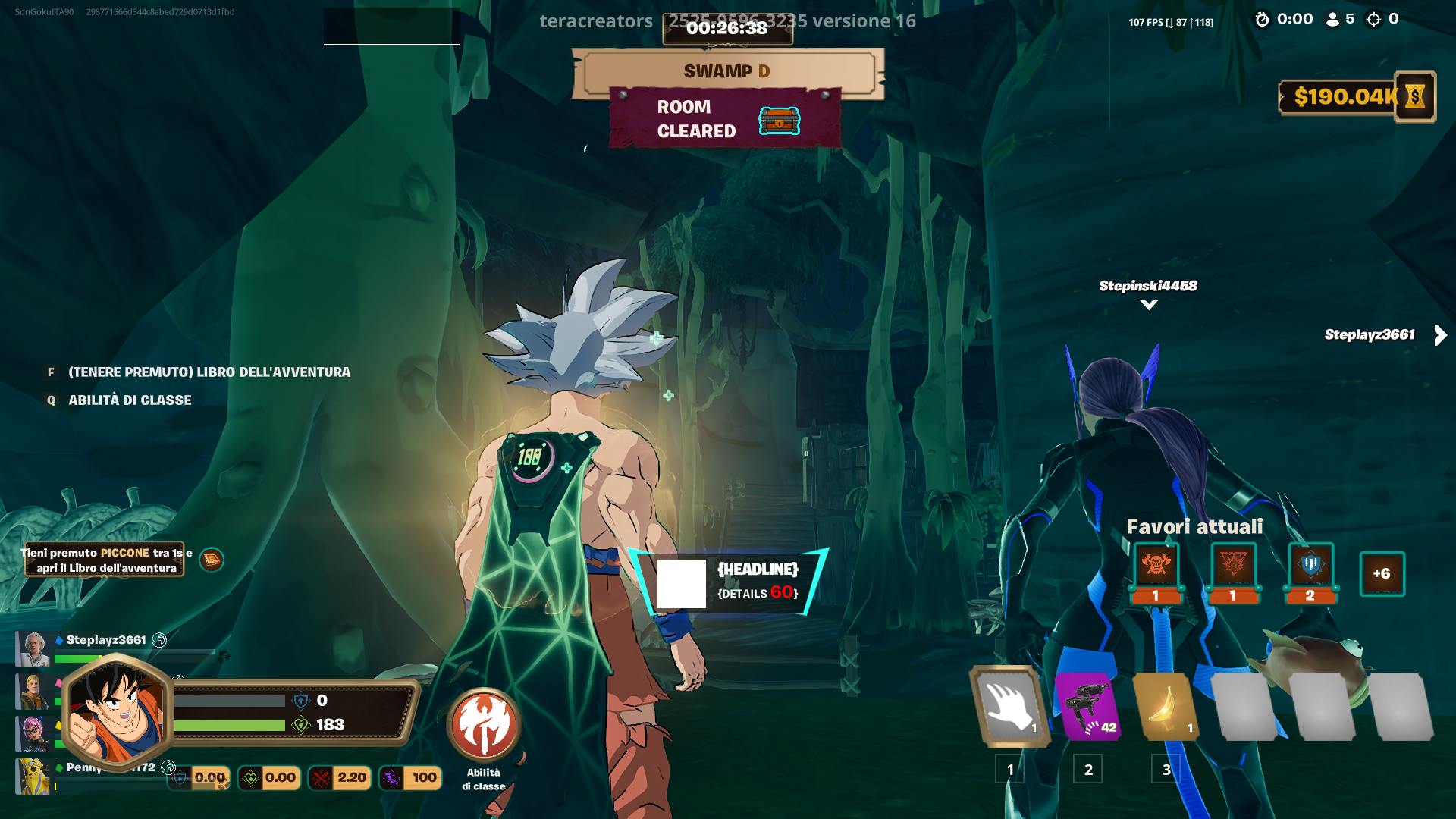Select the yellow banana-skin teammate portrait
This screenshot has height=819, width=1456.
tap(33, 777)
